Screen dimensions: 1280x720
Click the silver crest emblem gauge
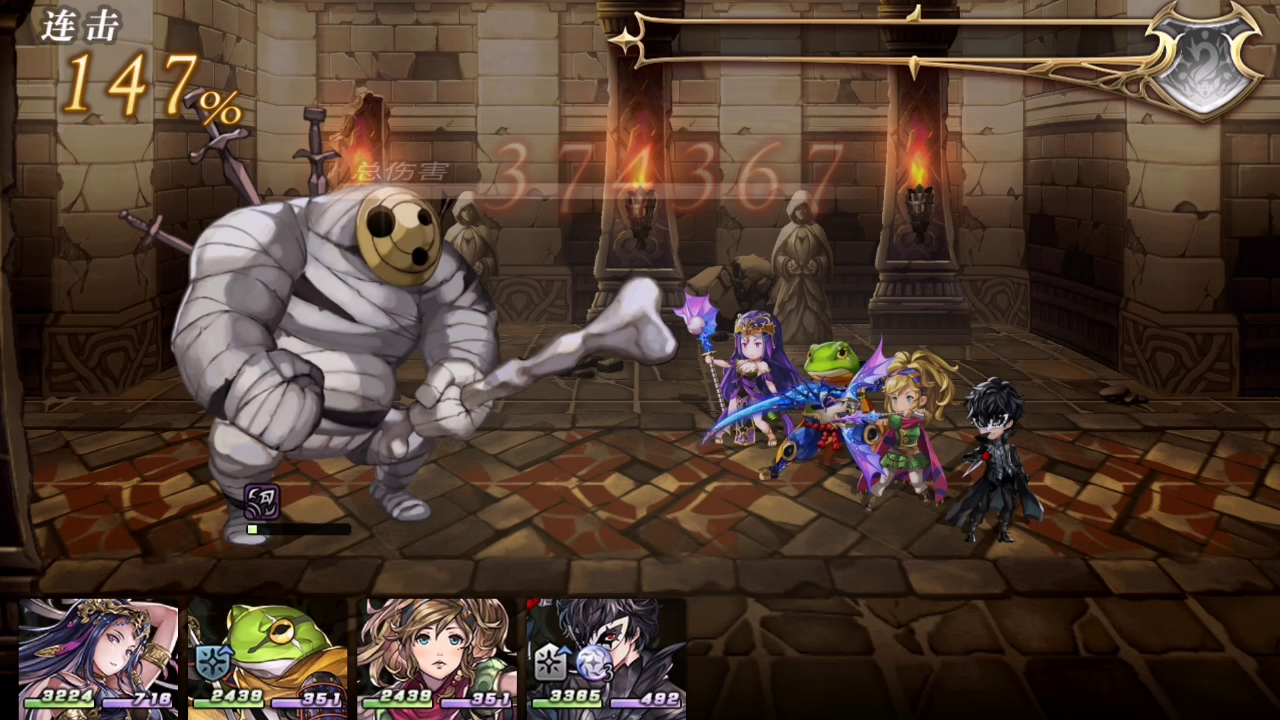(1203, 60)
